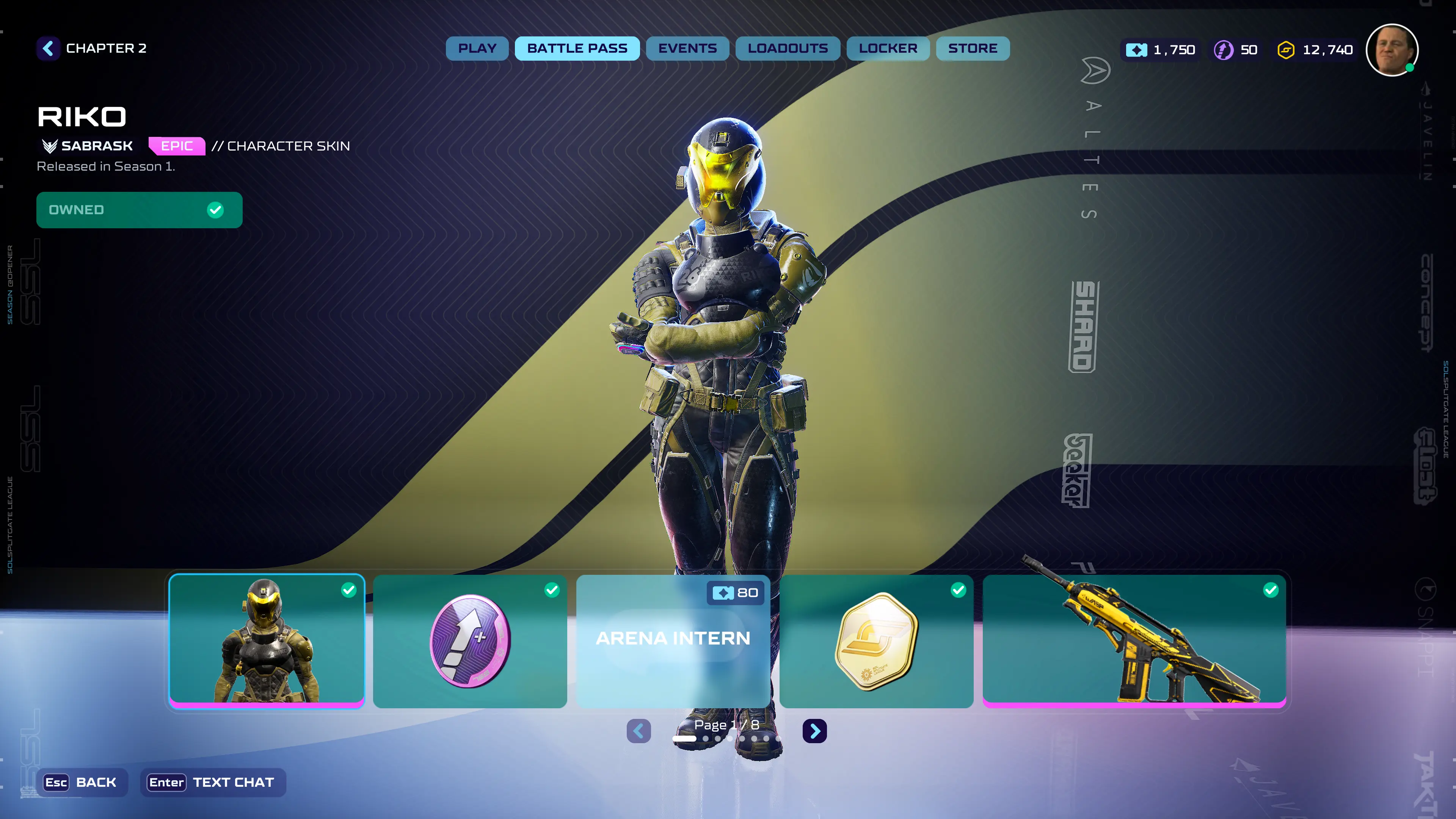The image size is (1456, 819).
Task: Switch to the Loadouts tab
Action: tap(788, 49)
